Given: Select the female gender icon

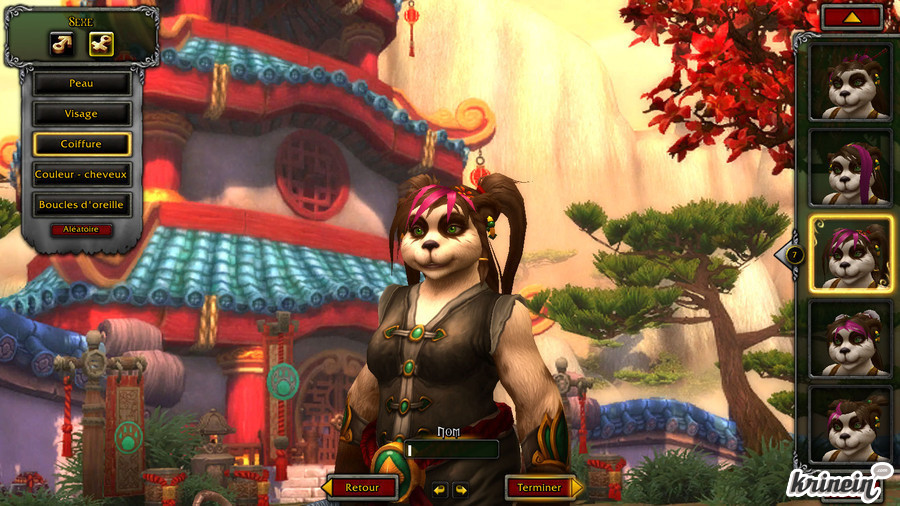Looking at the screenshot, I should coord(101,43).
